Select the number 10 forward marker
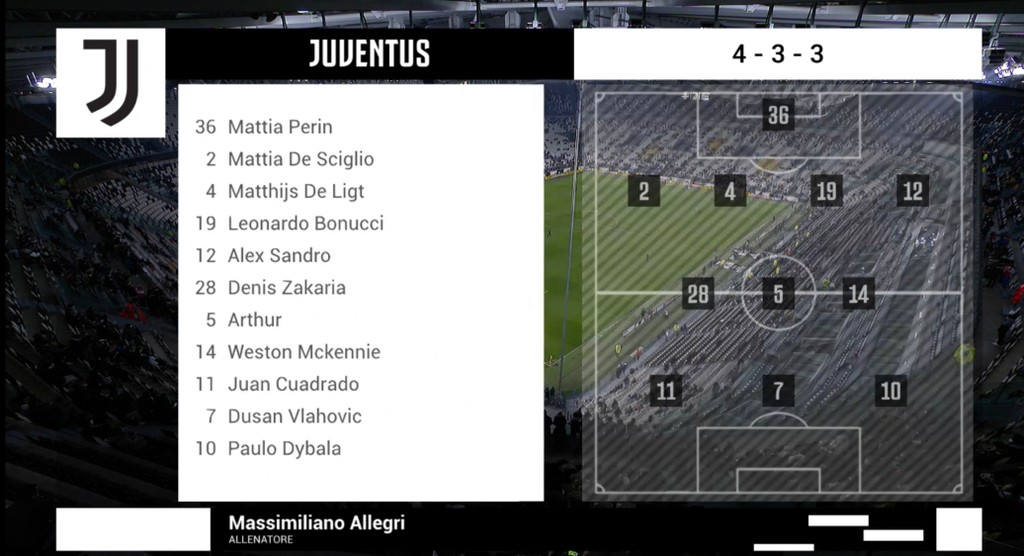 [x=890, y=390]
